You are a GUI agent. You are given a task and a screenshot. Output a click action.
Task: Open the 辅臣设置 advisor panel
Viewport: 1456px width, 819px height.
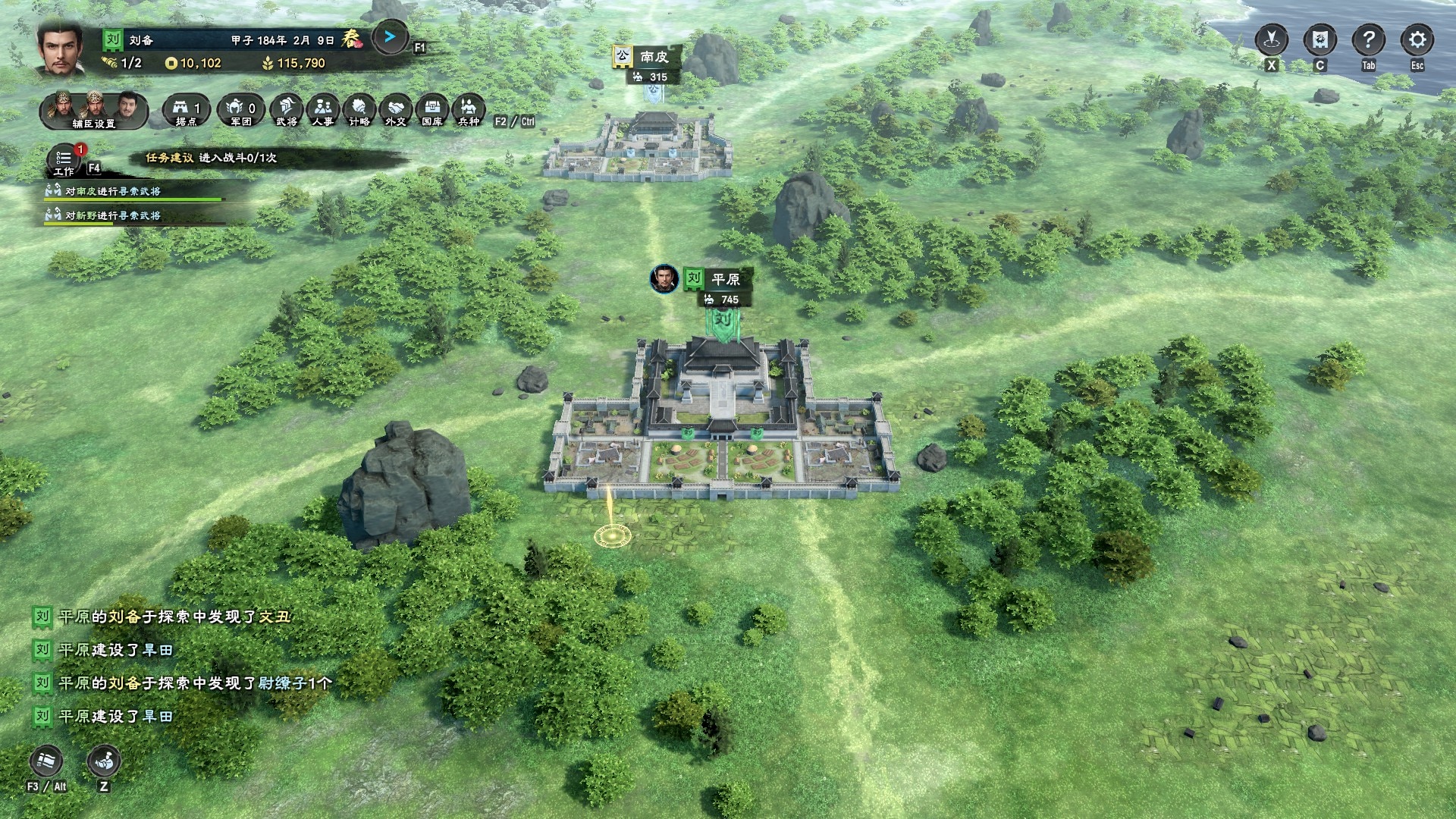(94, 111)
